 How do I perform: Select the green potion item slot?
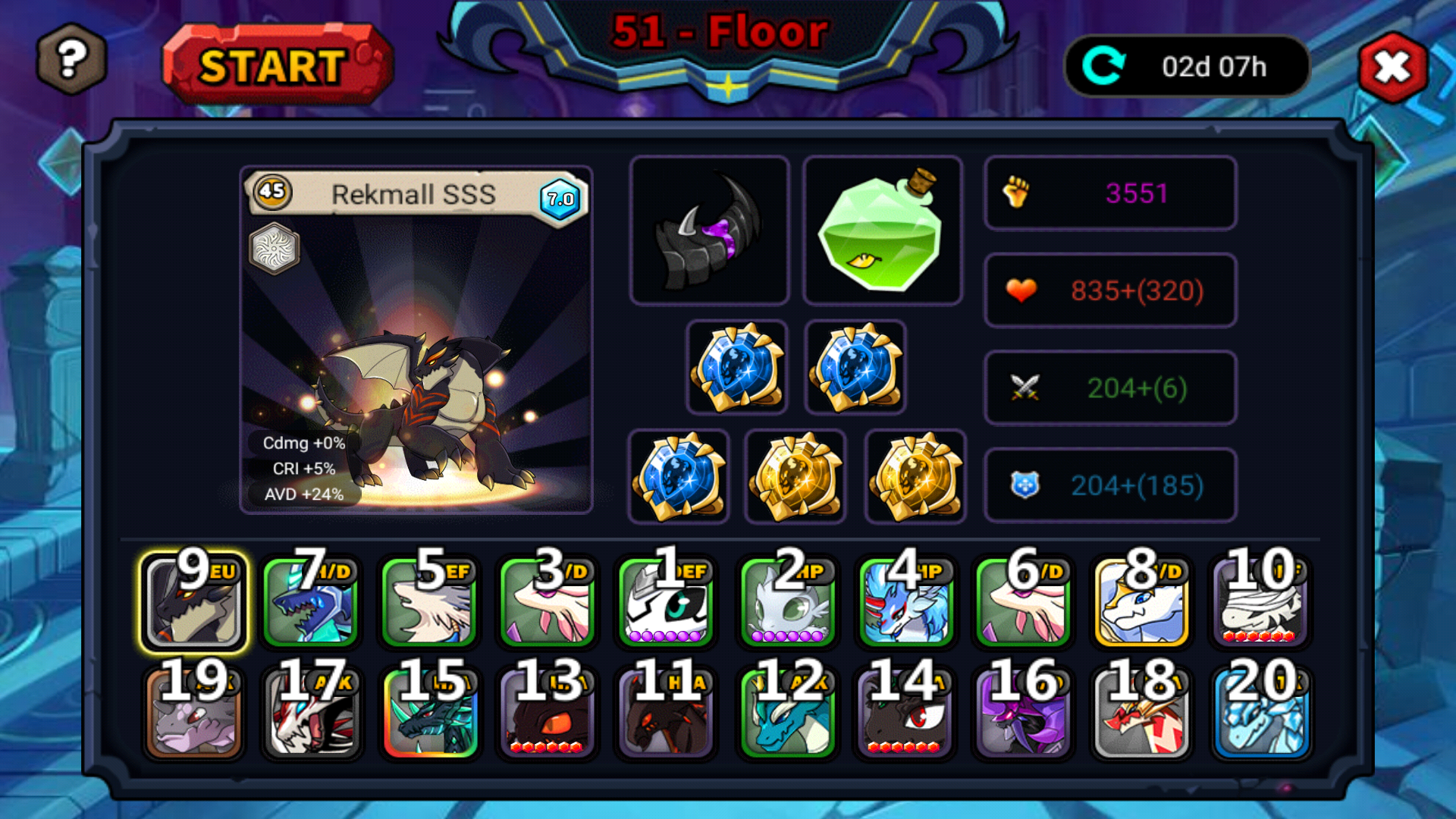click(x=882, y=231)
